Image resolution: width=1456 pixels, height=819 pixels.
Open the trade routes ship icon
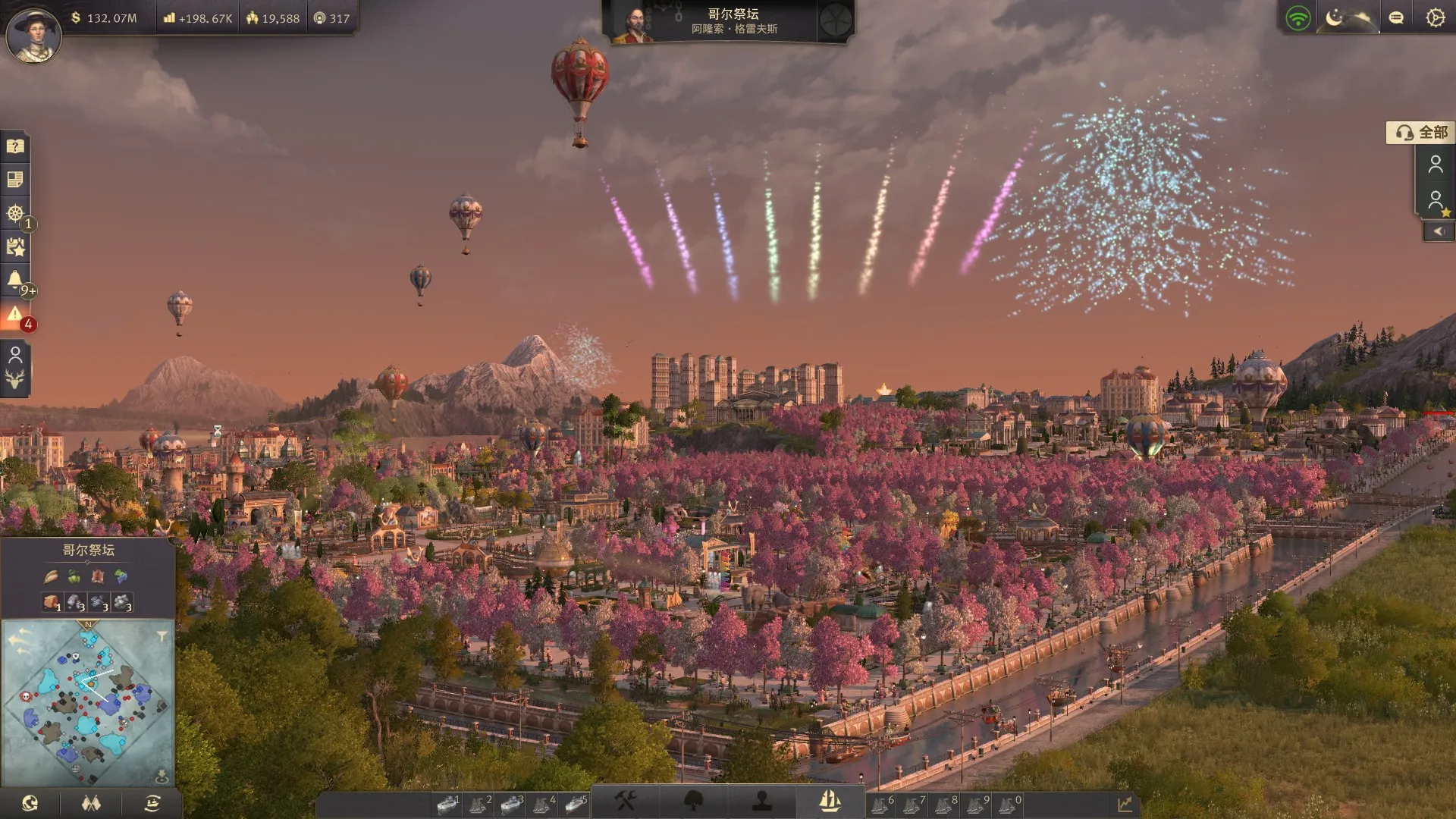tap(152, 803)
